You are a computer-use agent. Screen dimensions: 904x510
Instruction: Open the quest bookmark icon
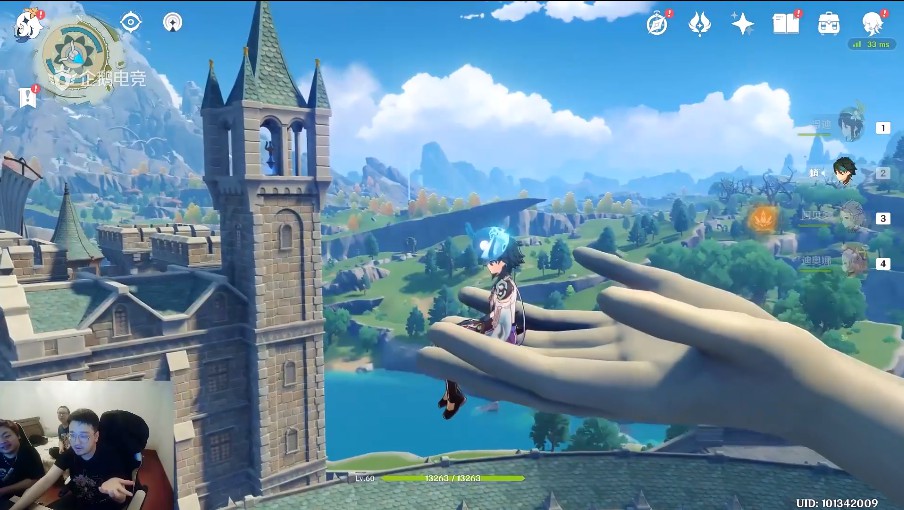28,97
